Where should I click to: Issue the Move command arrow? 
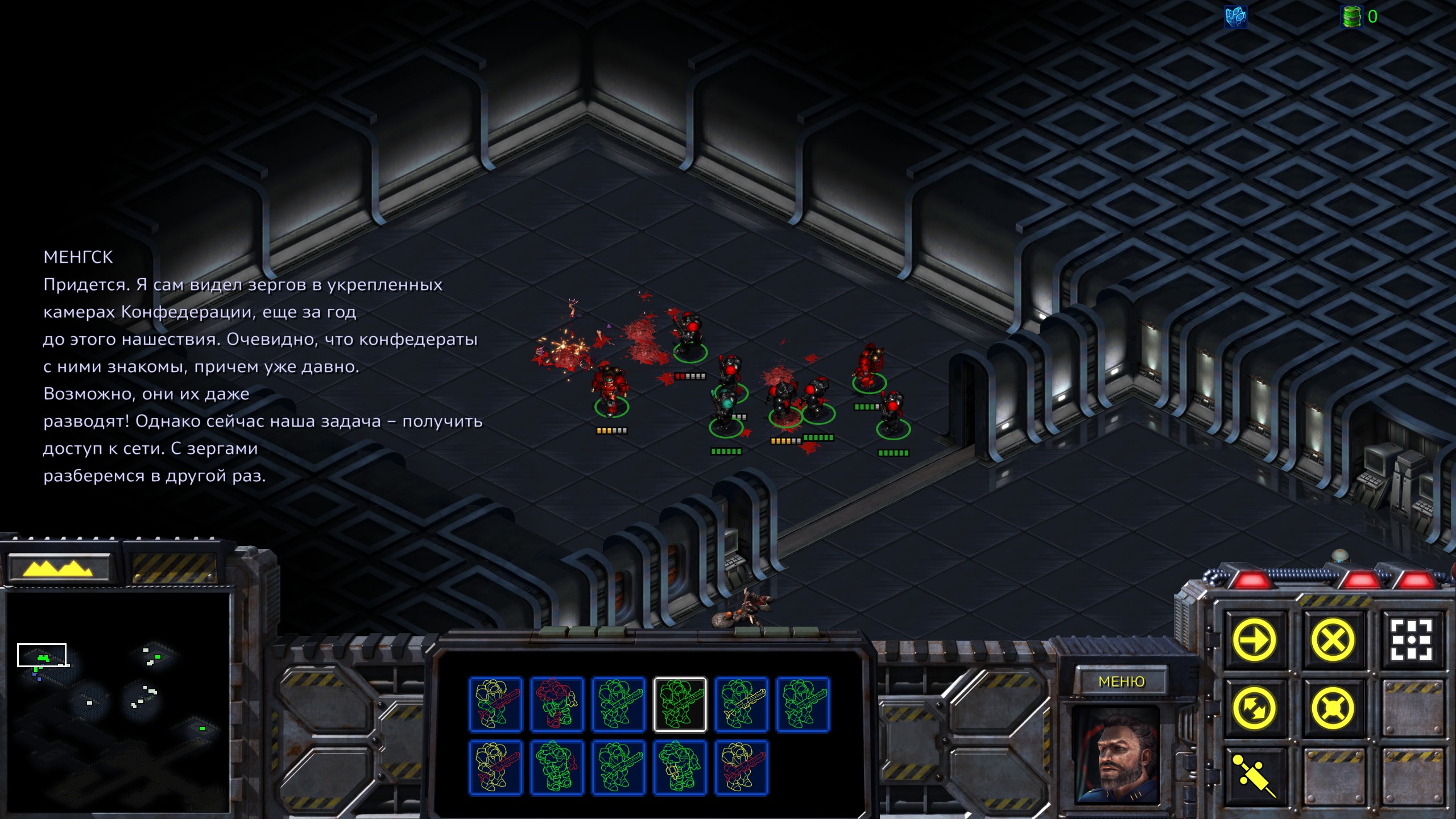point(1254,640)
